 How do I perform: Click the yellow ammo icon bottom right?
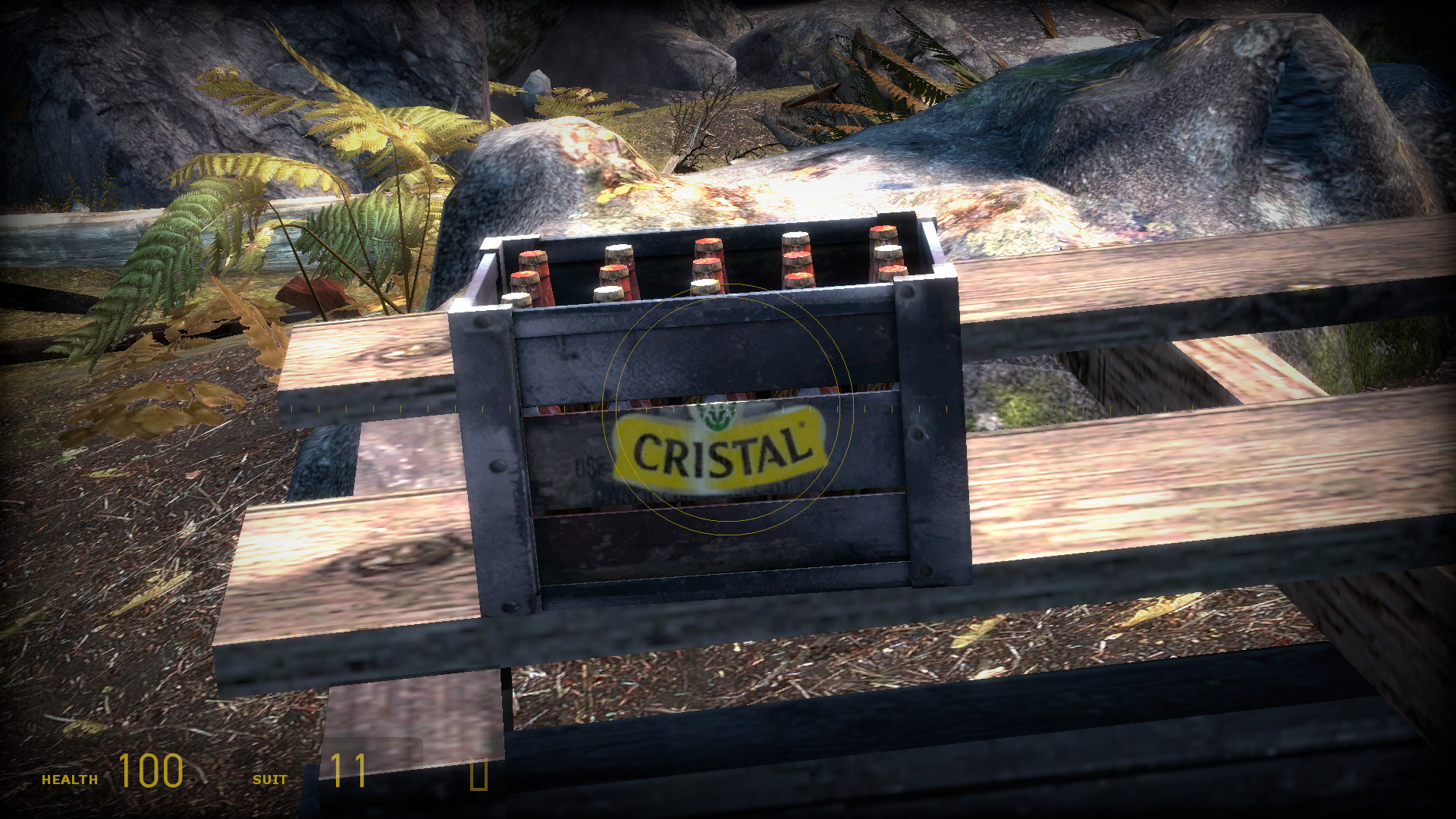coord(480,775)
